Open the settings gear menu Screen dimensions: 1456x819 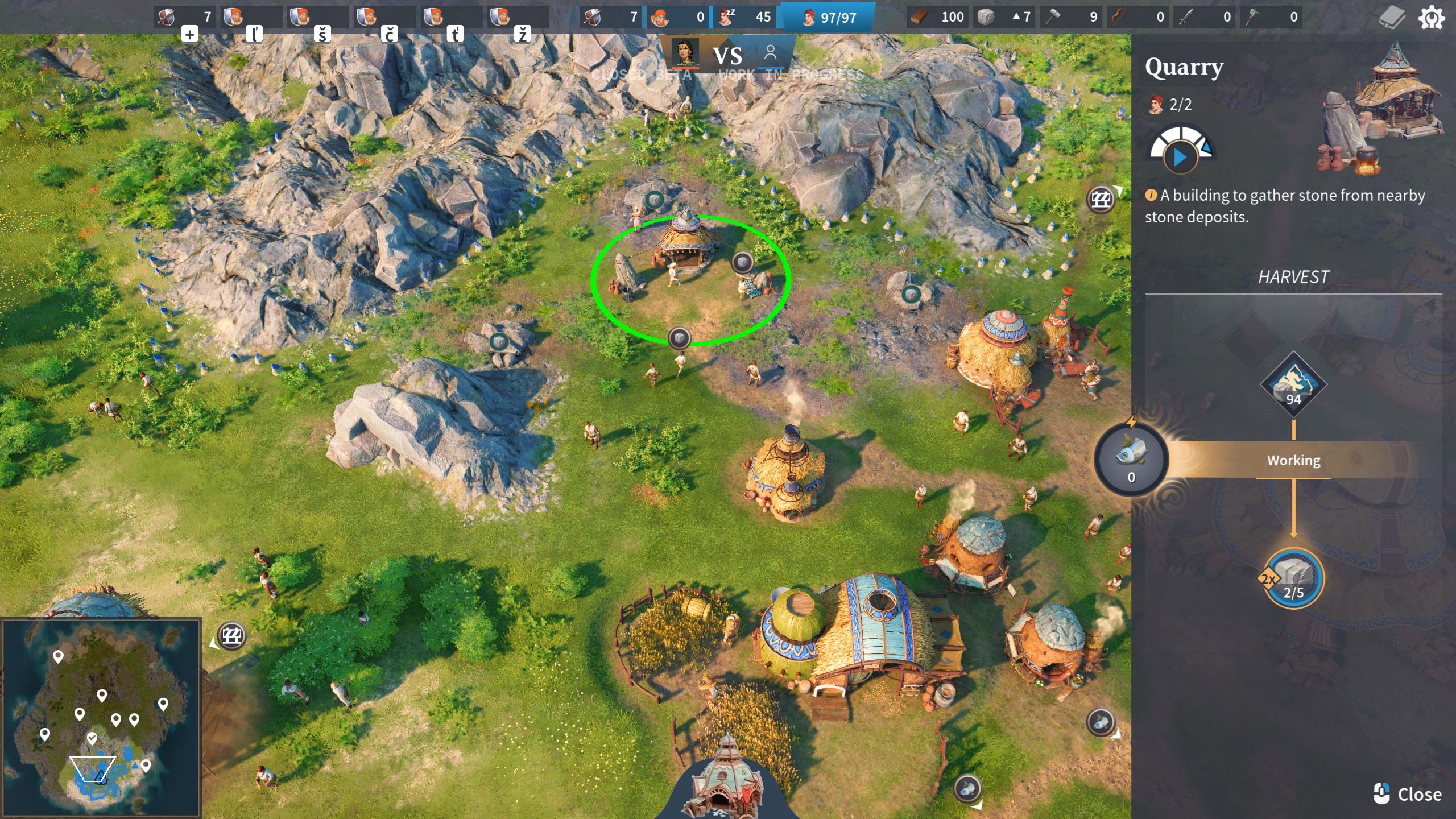[1431, 18]
